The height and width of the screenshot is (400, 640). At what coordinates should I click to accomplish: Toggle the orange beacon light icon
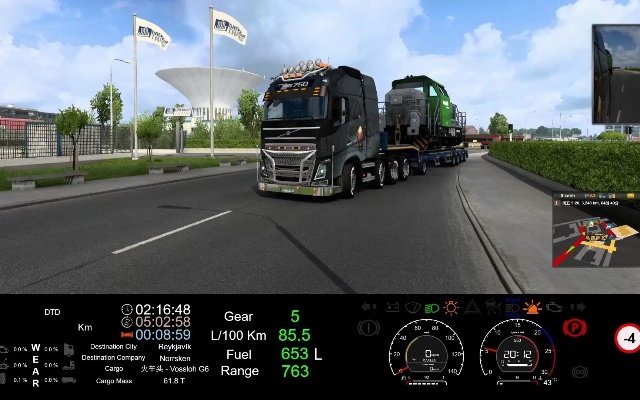click(x=532, y=307)
